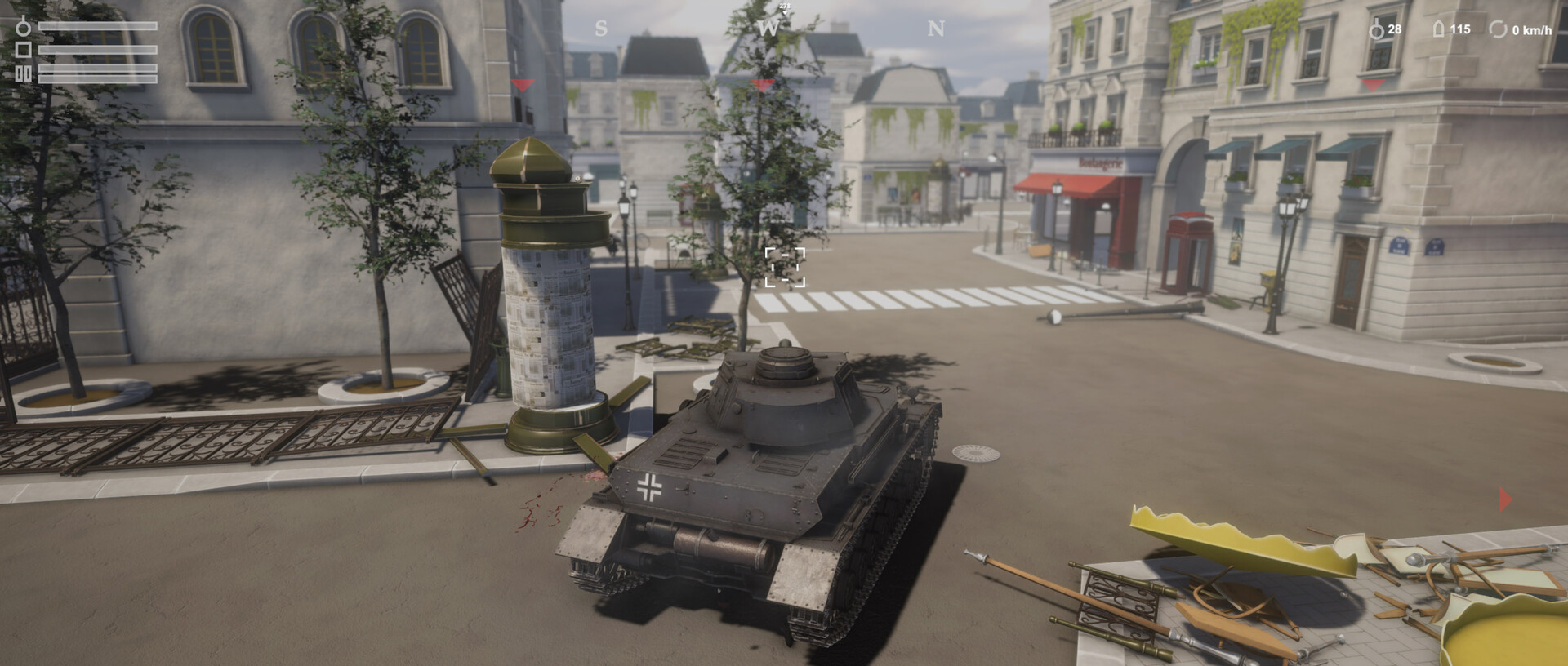This screenshot has height=666, width=1568.
Task: Click the N on the compass strip
Action: click(x=936, y=27)
